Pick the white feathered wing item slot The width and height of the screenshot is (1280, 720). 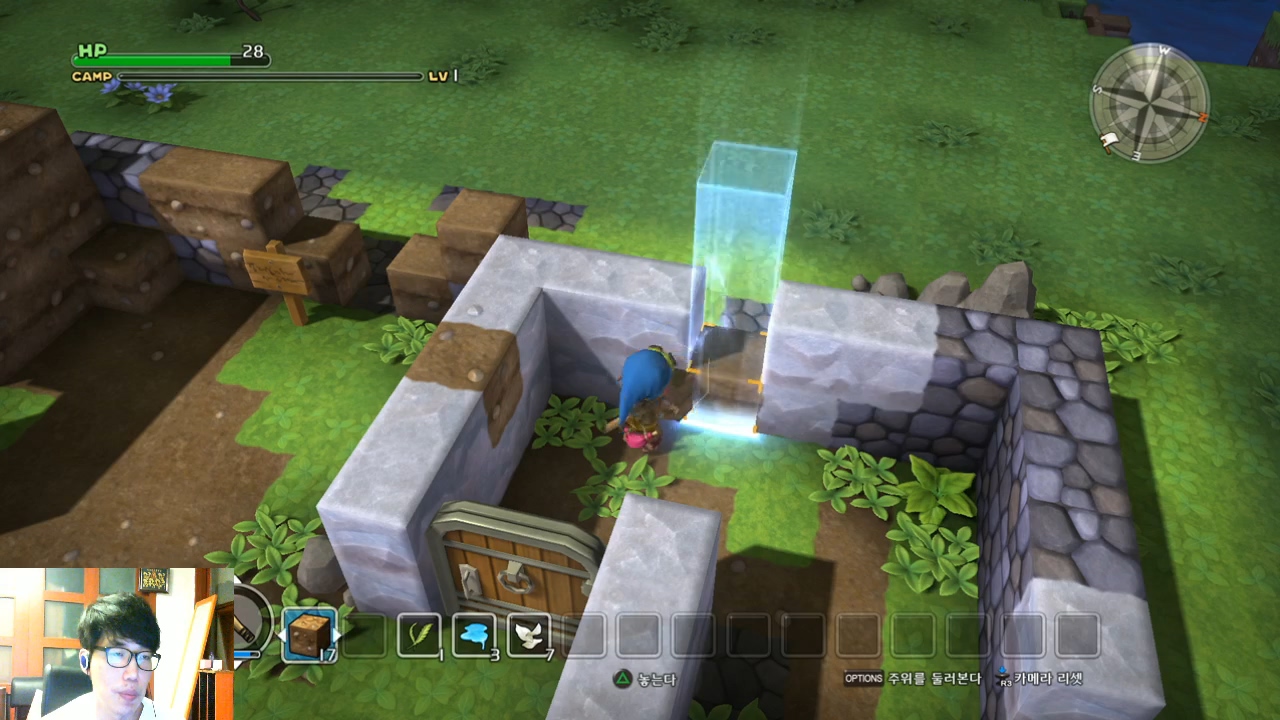point(529,634)
